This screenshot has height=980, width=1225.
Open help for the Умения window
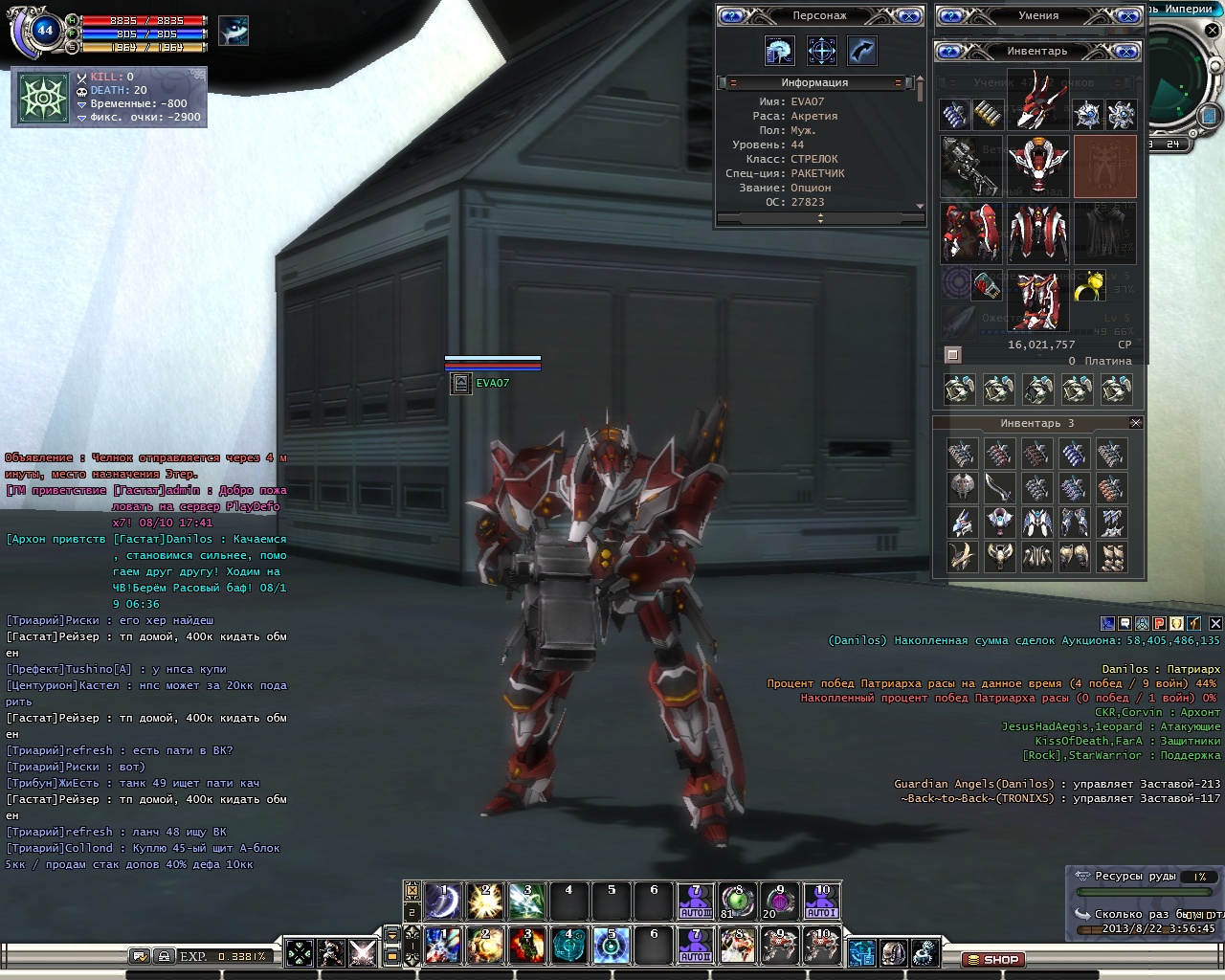coord(953,15)
